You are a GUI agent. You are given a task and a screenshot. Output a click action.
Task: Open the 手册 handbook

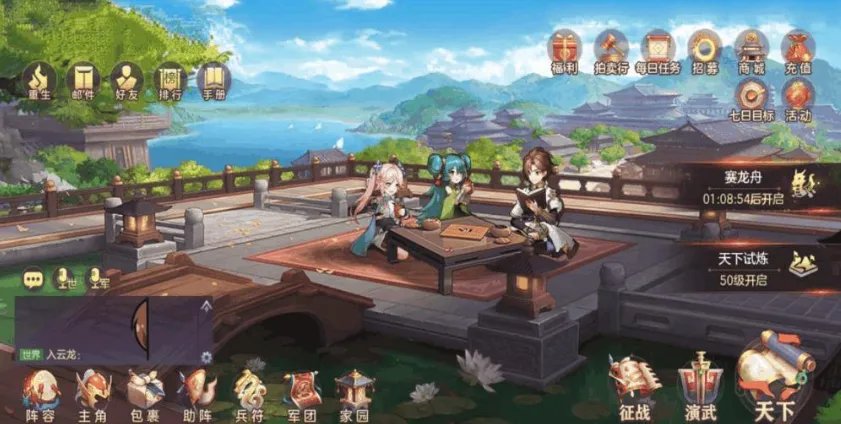(213, 81)
